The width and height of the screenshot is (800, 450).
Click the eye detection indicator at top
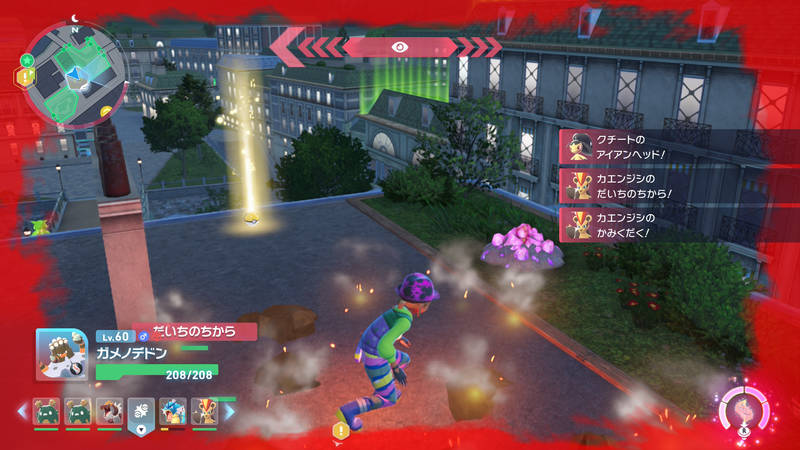point(399,45)
